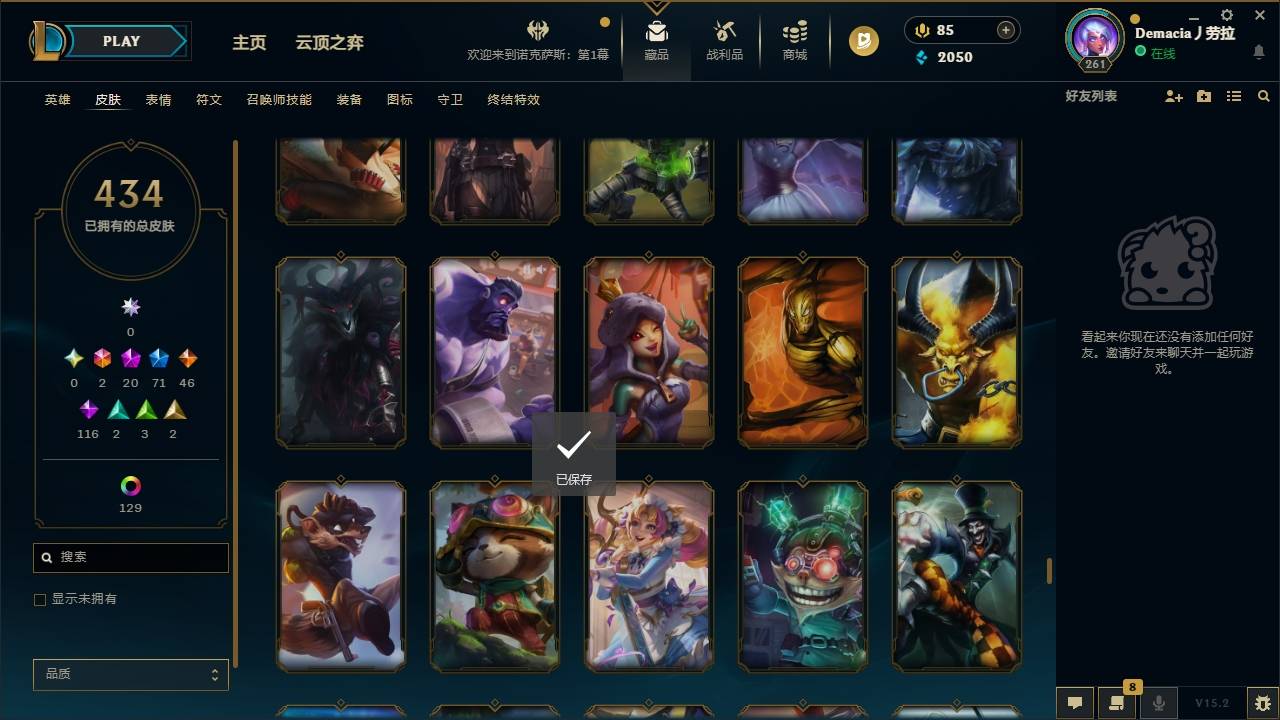Open the 品质 quality filter dropdown
1280x720 pixels.
(x=130, y=674)
